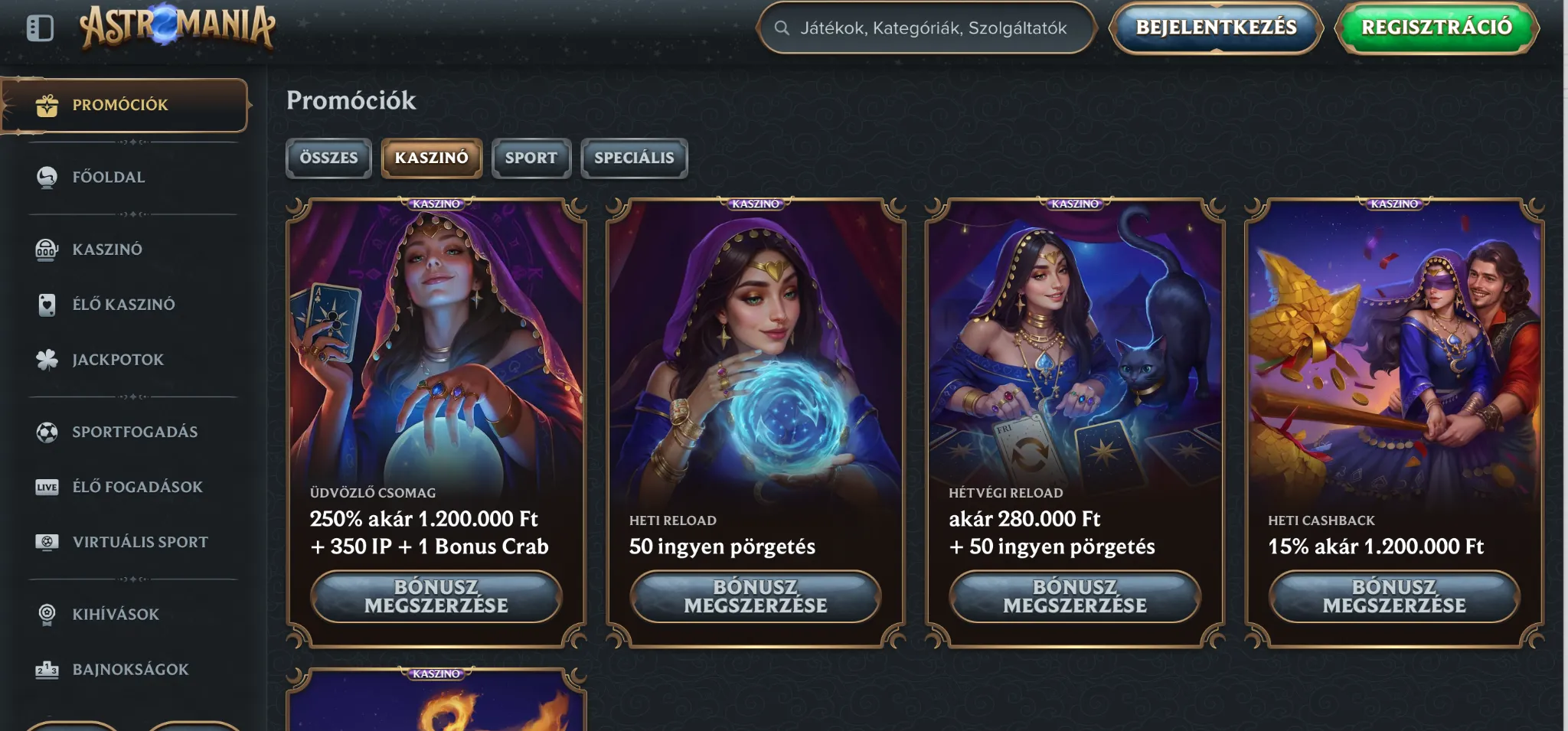Switch to the ÖSSZES filter
The height and width of the screenshot is (731, 1568).
point(328,158)
